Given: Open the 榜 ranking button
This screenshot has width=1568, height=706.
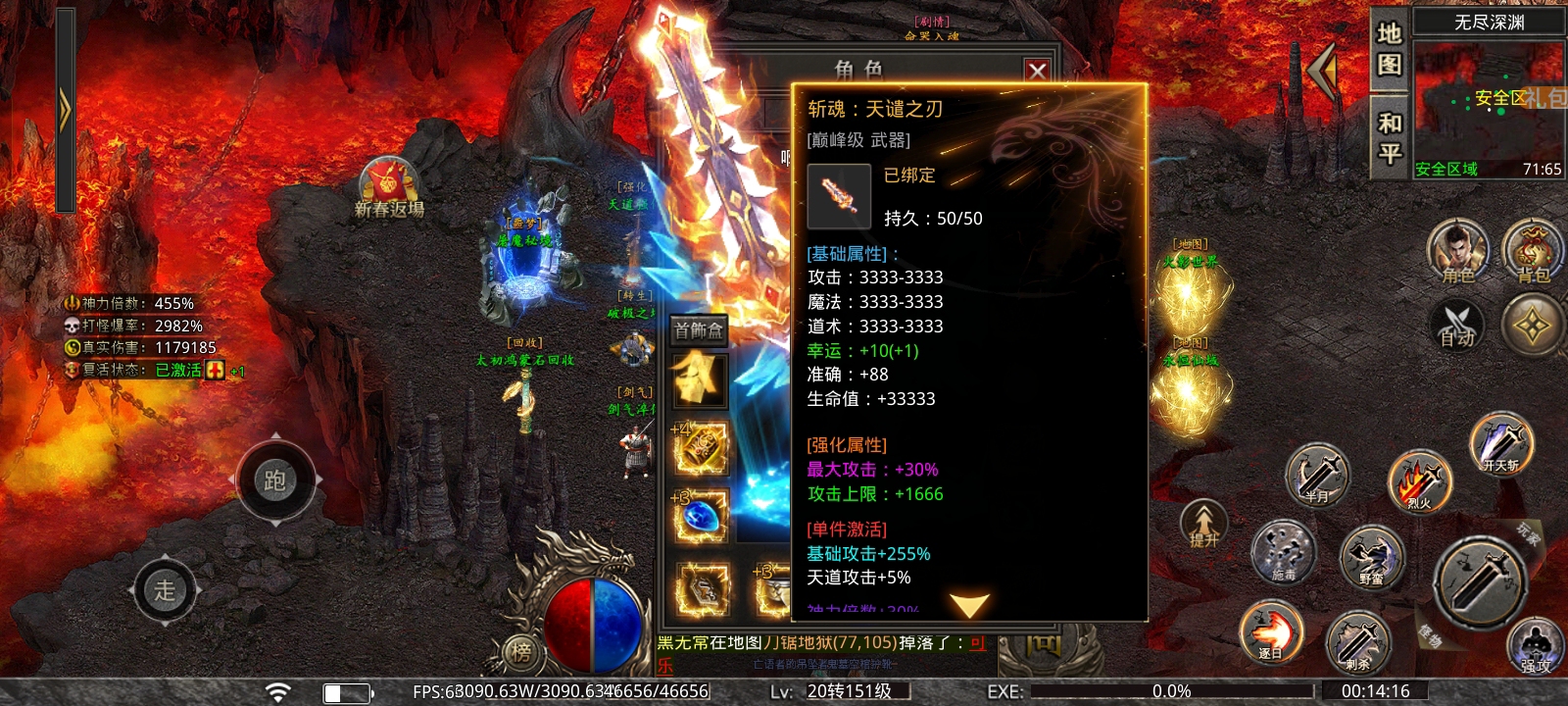Looking at the screenshot, I should click(x=520, y=651).
